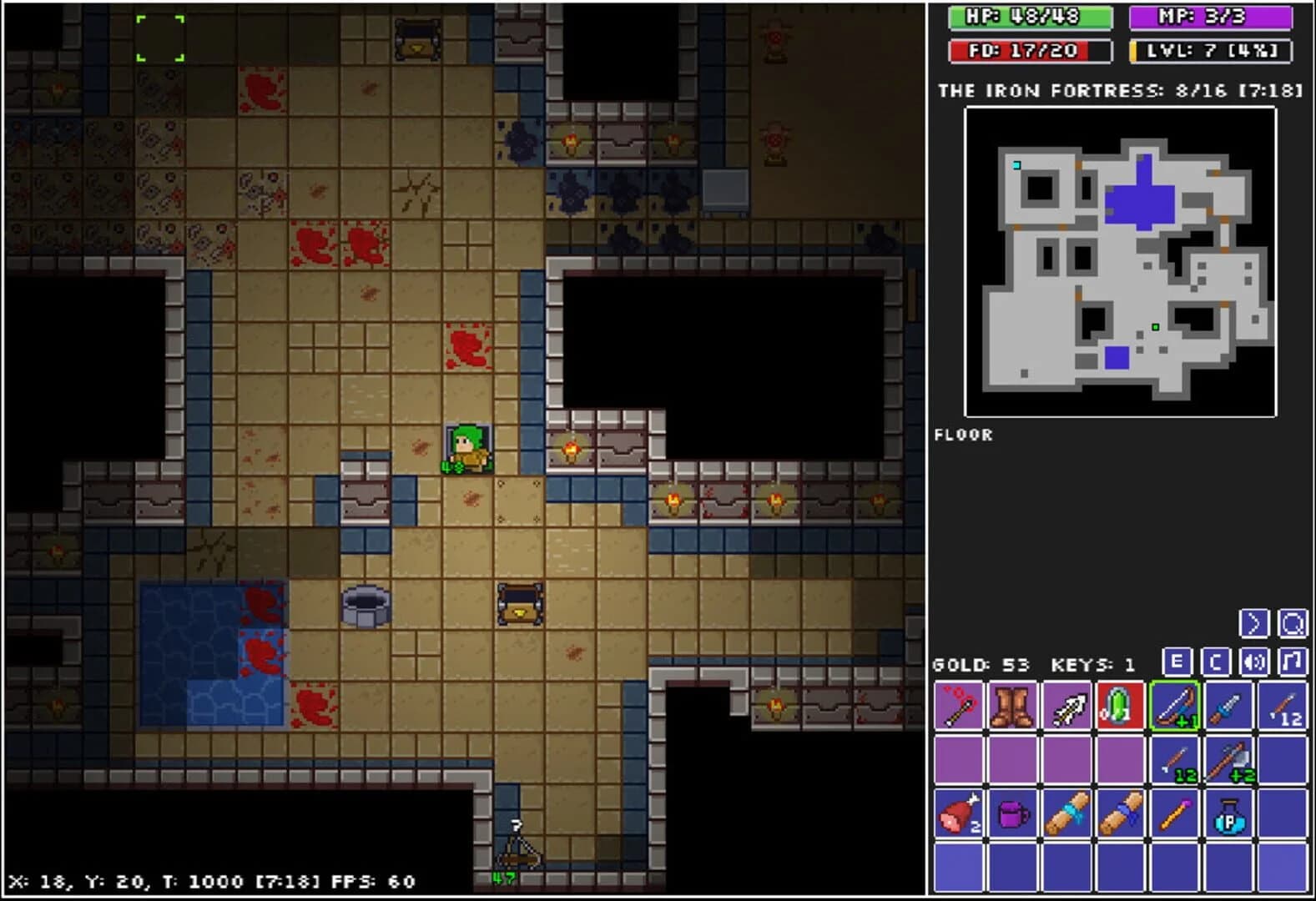Select the equipped bow +1 in inventory
The width and height of the screenshot is (1316, 901).
tap(1174, 707)
